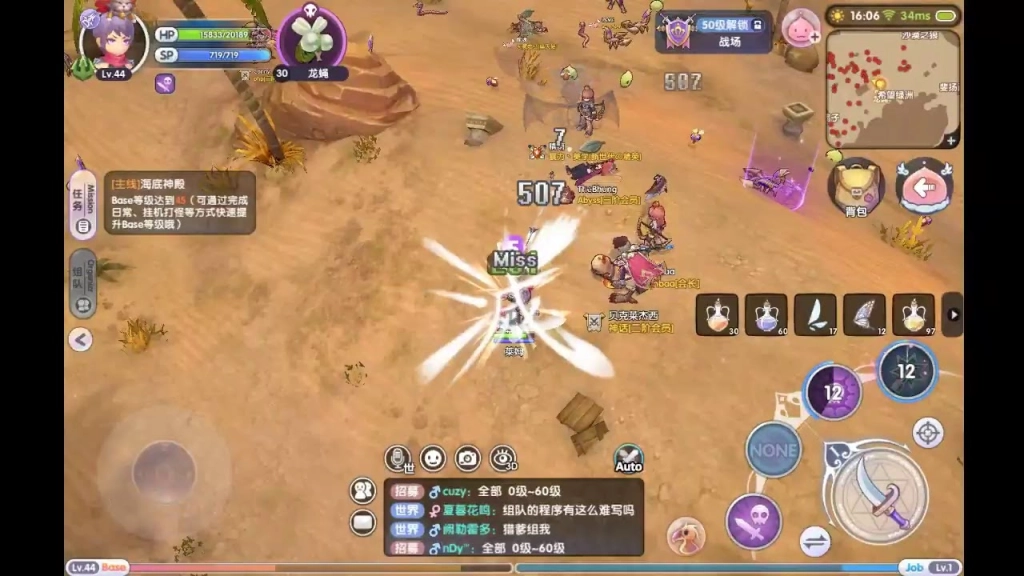Tap the target lock crosshair button
This screenshot has width=1024, height=576.
point(928,433)
